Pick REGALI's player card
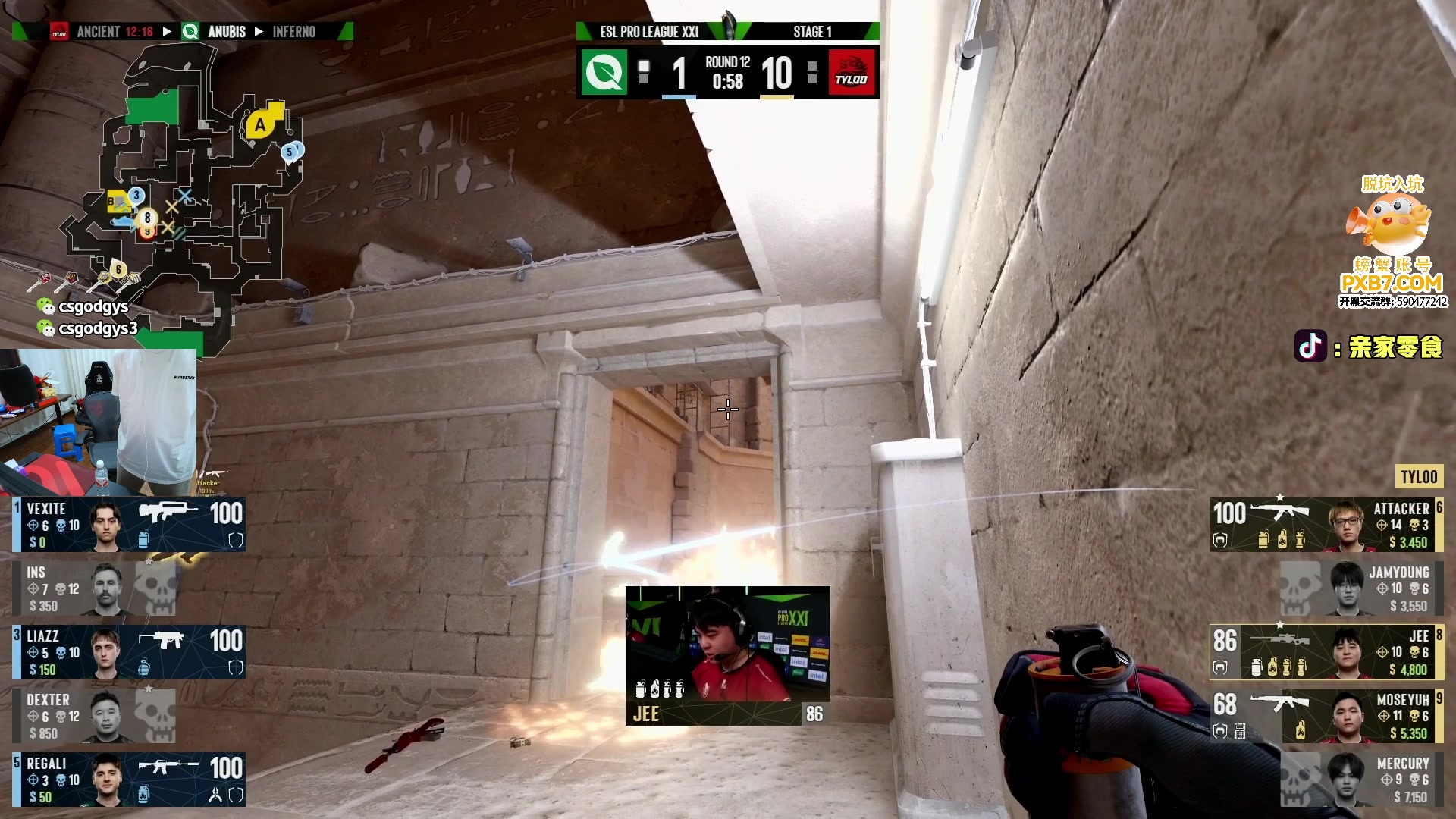The height and width of the screenshot is (819, 1456). (129, 779)
